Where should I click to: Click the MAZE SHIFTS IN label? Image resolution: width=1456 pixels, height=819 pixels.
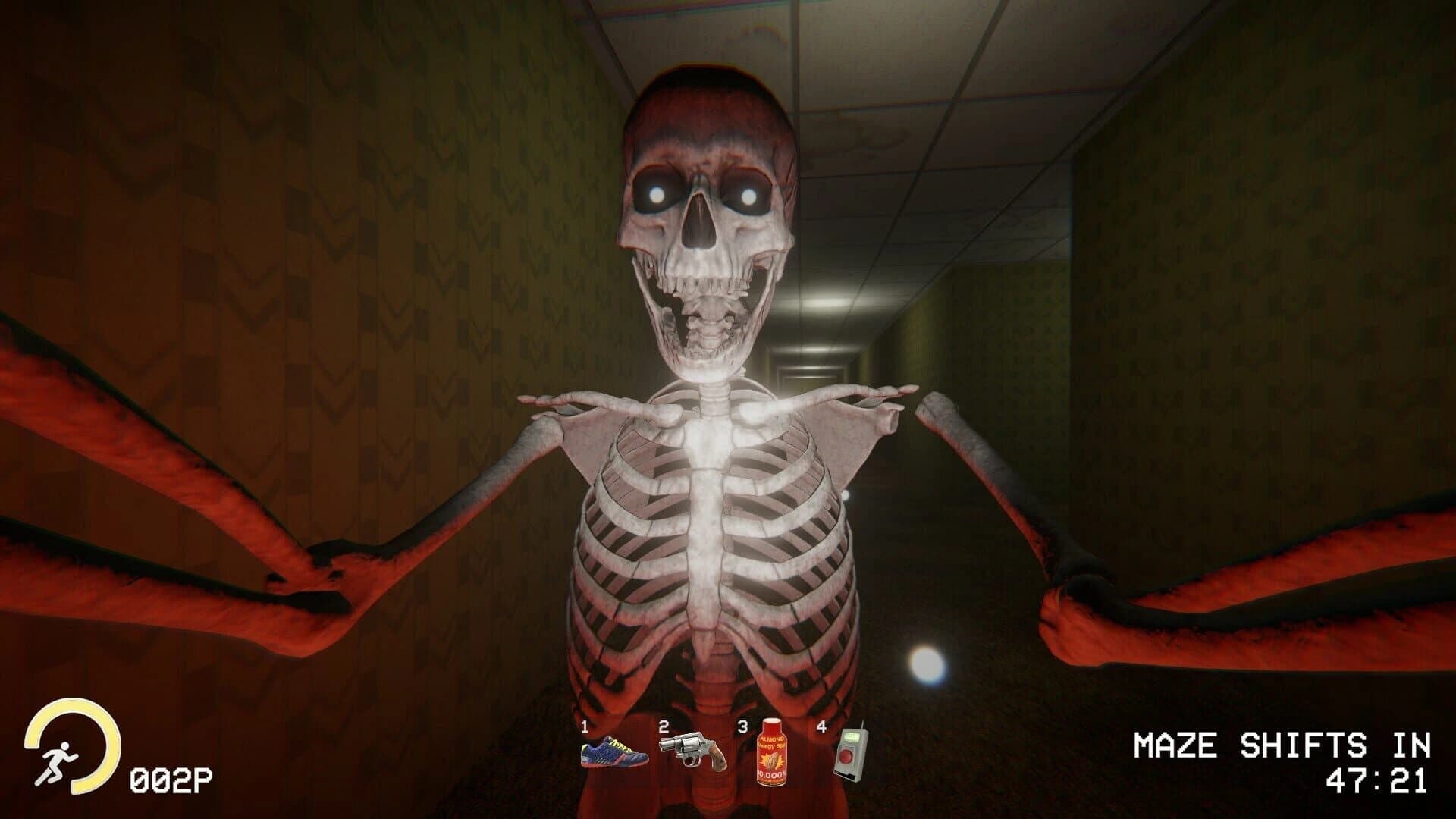coord(1284,746)
